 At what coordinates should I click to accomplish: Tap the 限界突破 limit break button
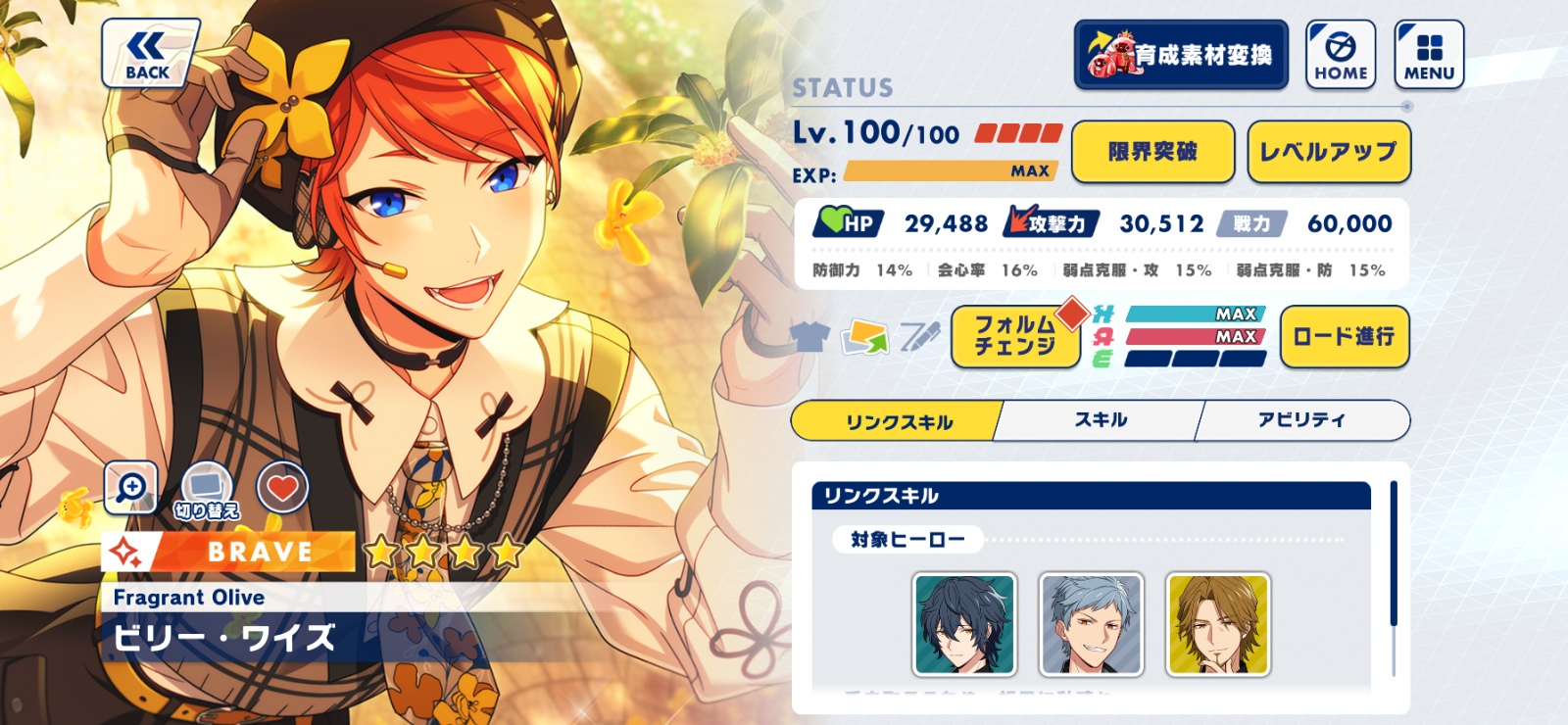click(1152, 152)
